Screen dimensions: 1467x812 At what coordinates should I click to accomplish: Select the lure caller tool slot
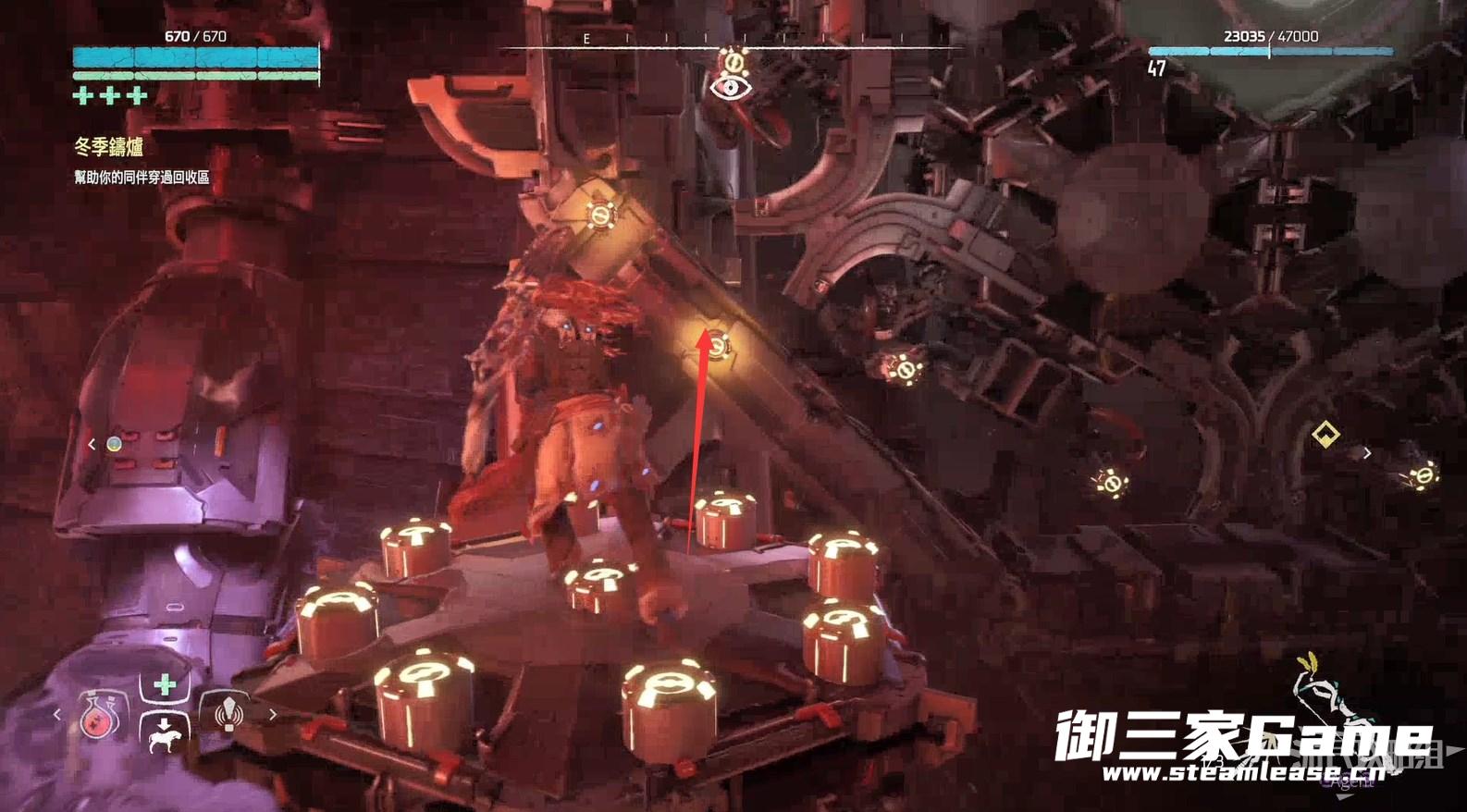coord(228,714)
